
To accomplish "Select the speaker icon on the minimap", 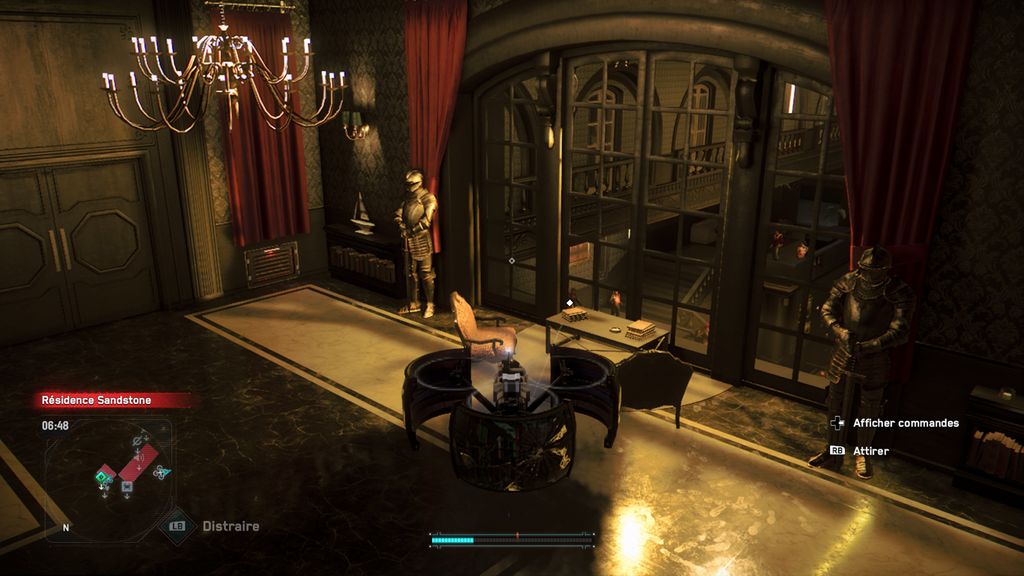I will point(138,458).
